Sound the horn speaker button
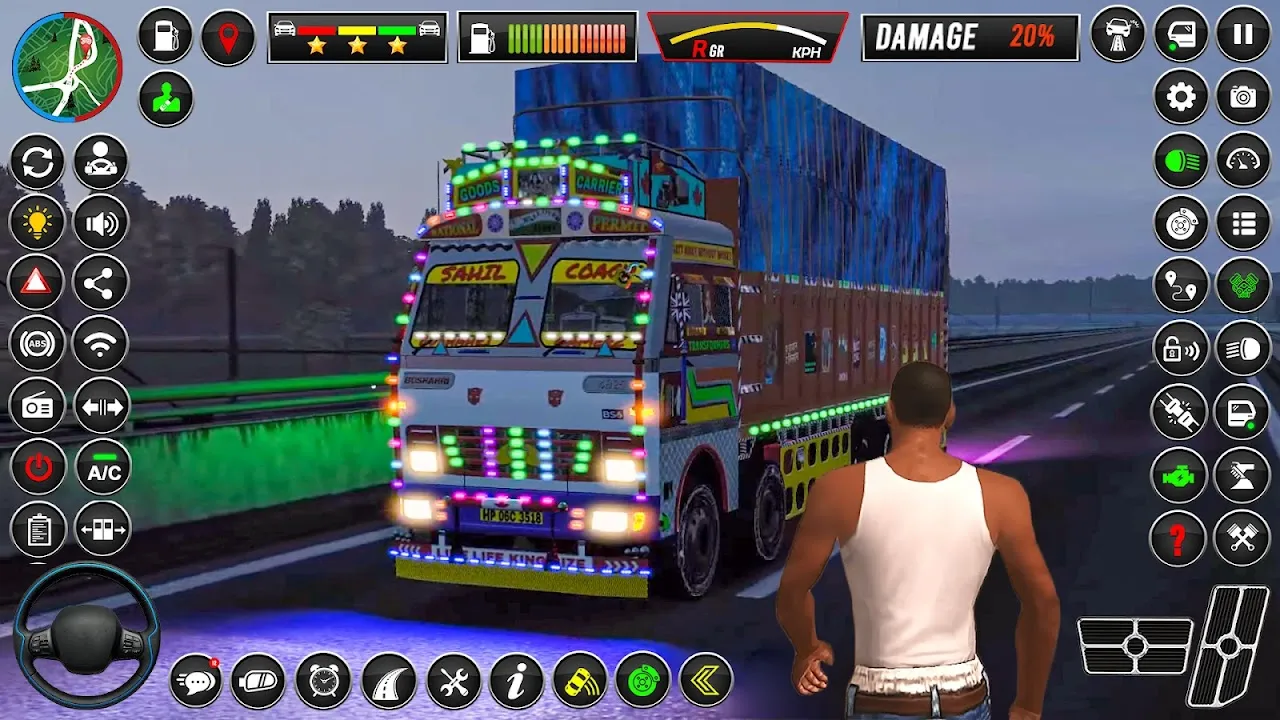Image resolution: width=1280 pixels, height=720 pixels. [101, 222]
